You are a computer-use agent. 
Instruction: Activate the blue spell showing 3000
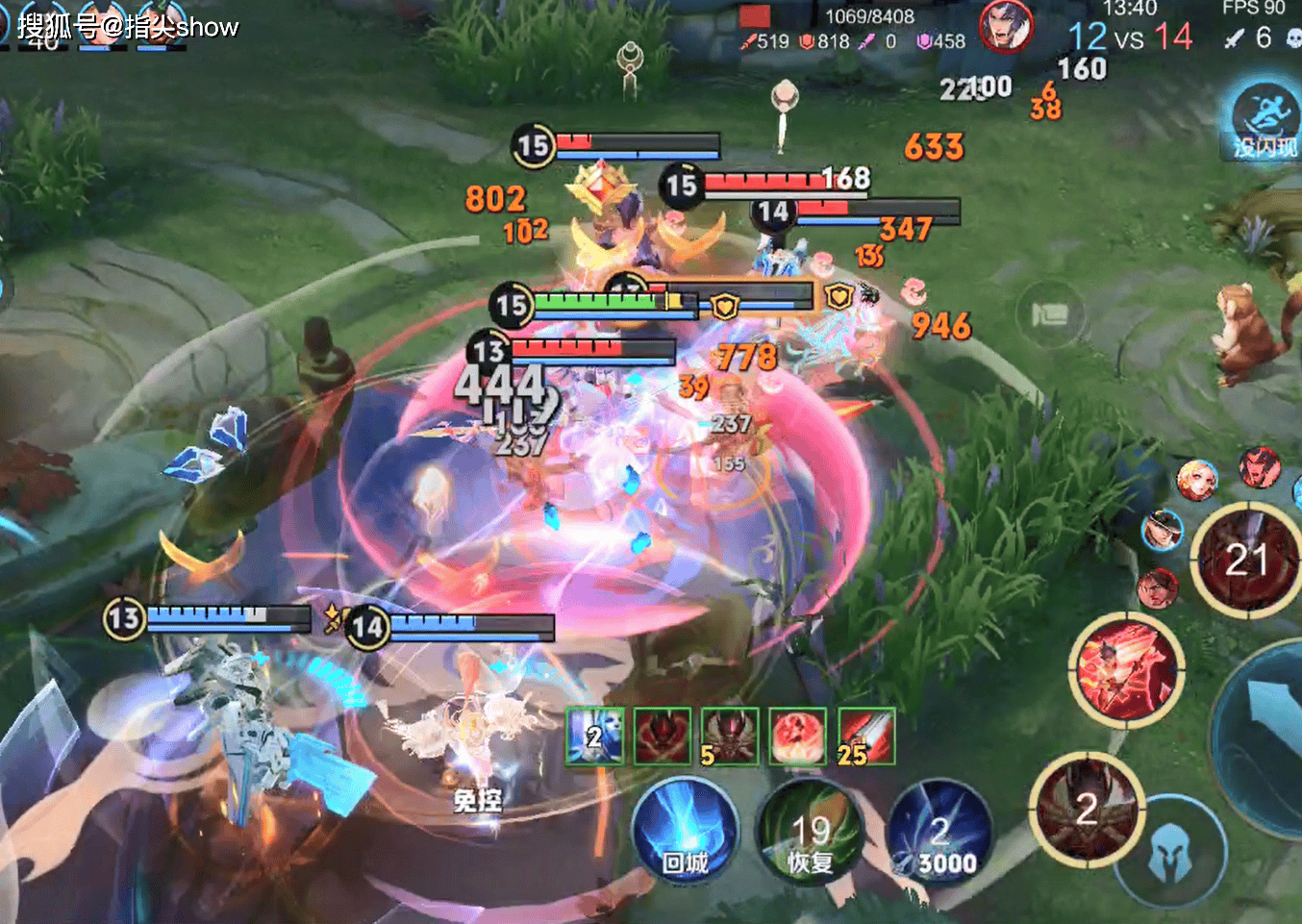click(939, 835)
